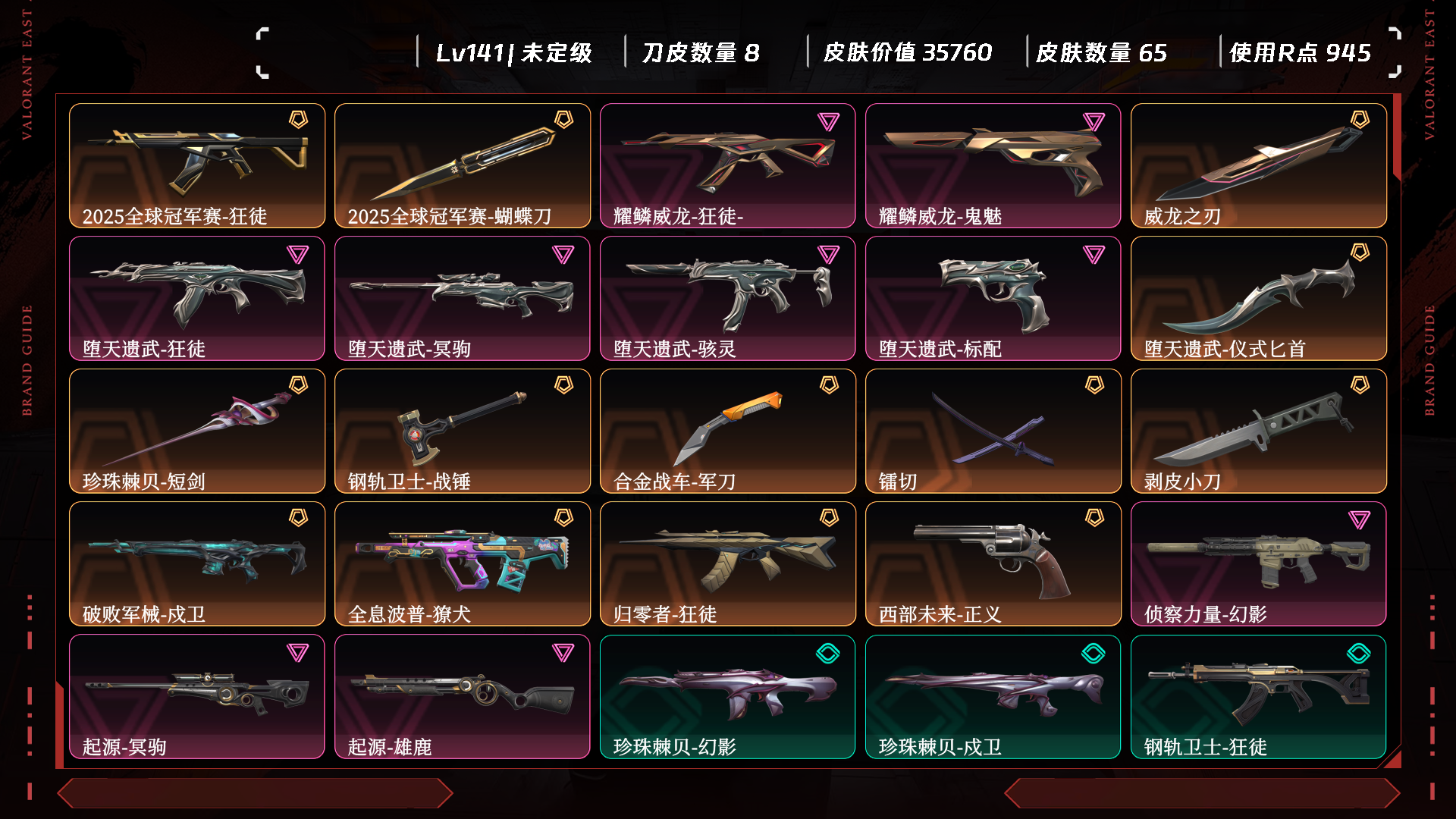Choose the 堕天遗武-骇灵 skin card
1456x819 pixels.
(x=728, y=298)
